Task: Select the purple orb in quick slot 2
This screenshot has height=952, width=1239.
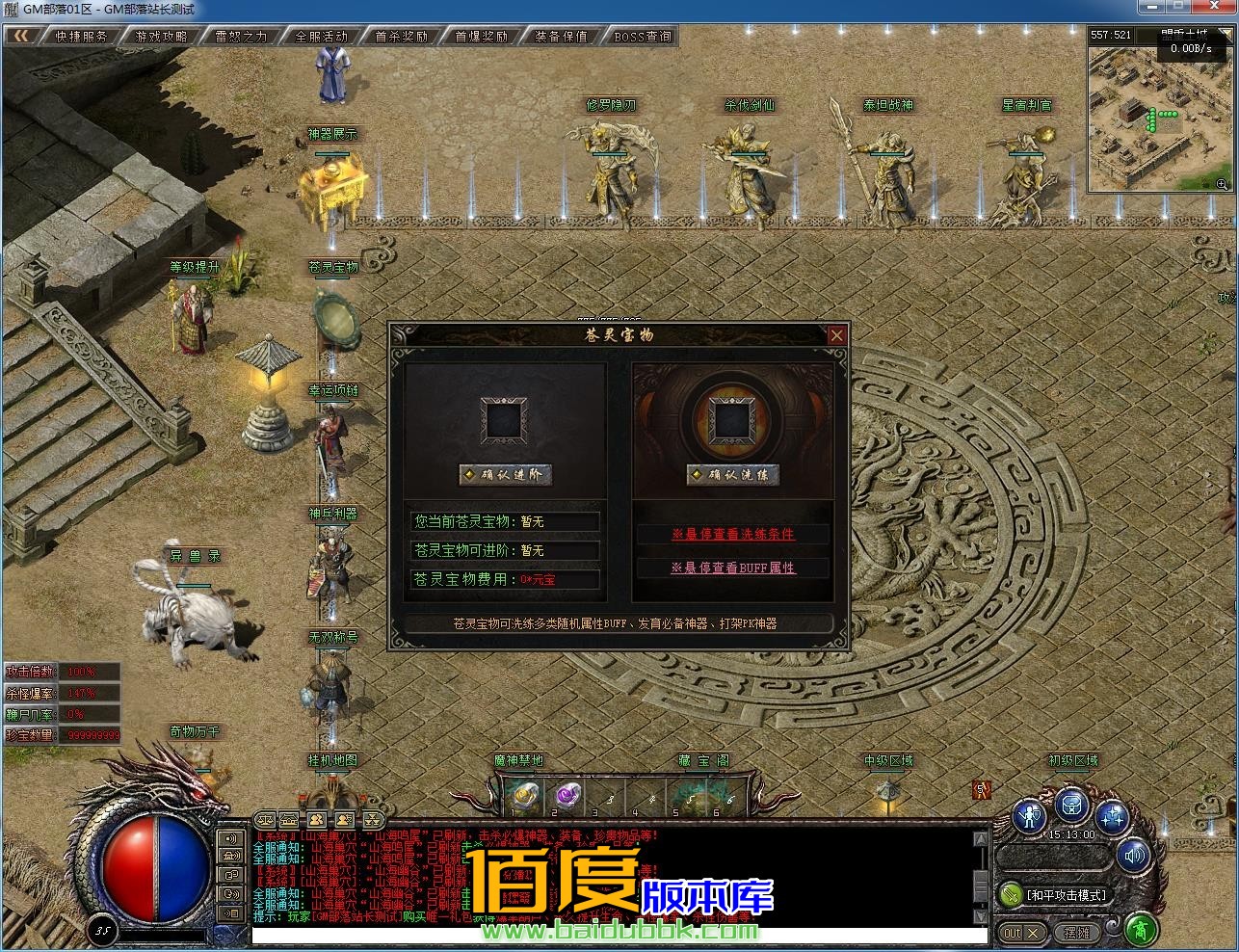Action: (x=567, y=796)
